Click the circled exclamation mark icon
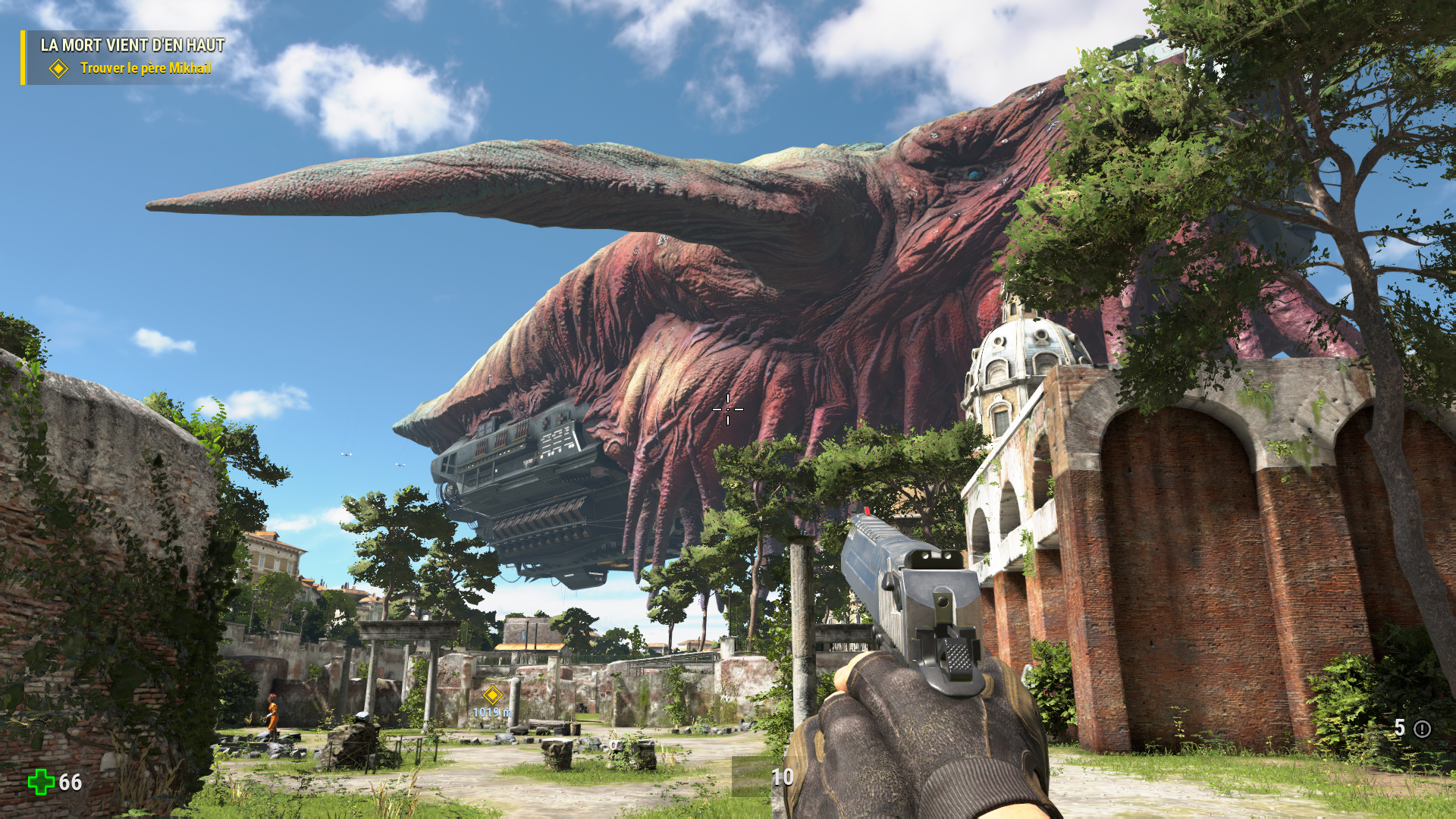 1422,729
